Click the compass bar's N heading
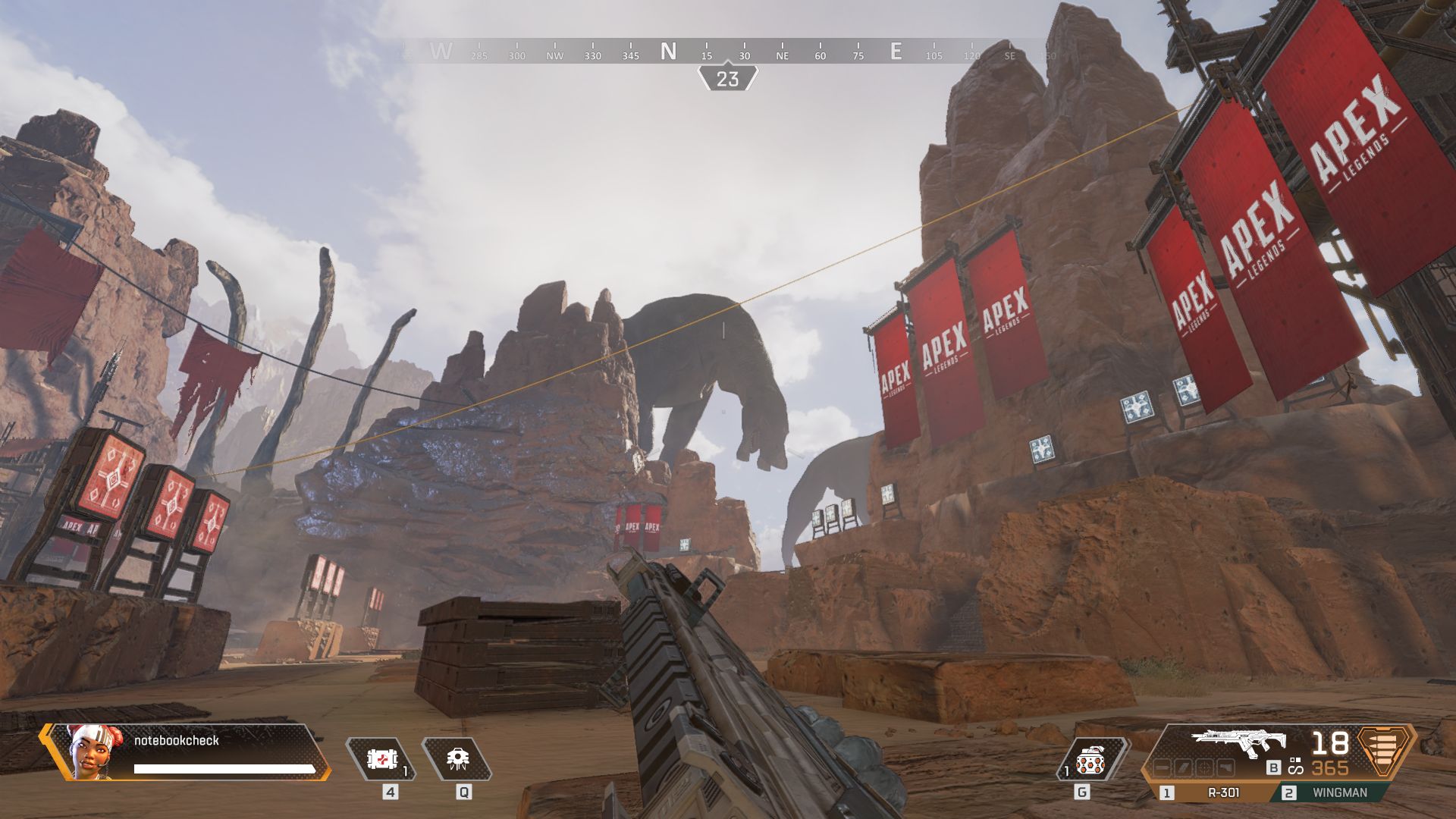Viewport: 1456px width, 819px height. click(668, 52)
